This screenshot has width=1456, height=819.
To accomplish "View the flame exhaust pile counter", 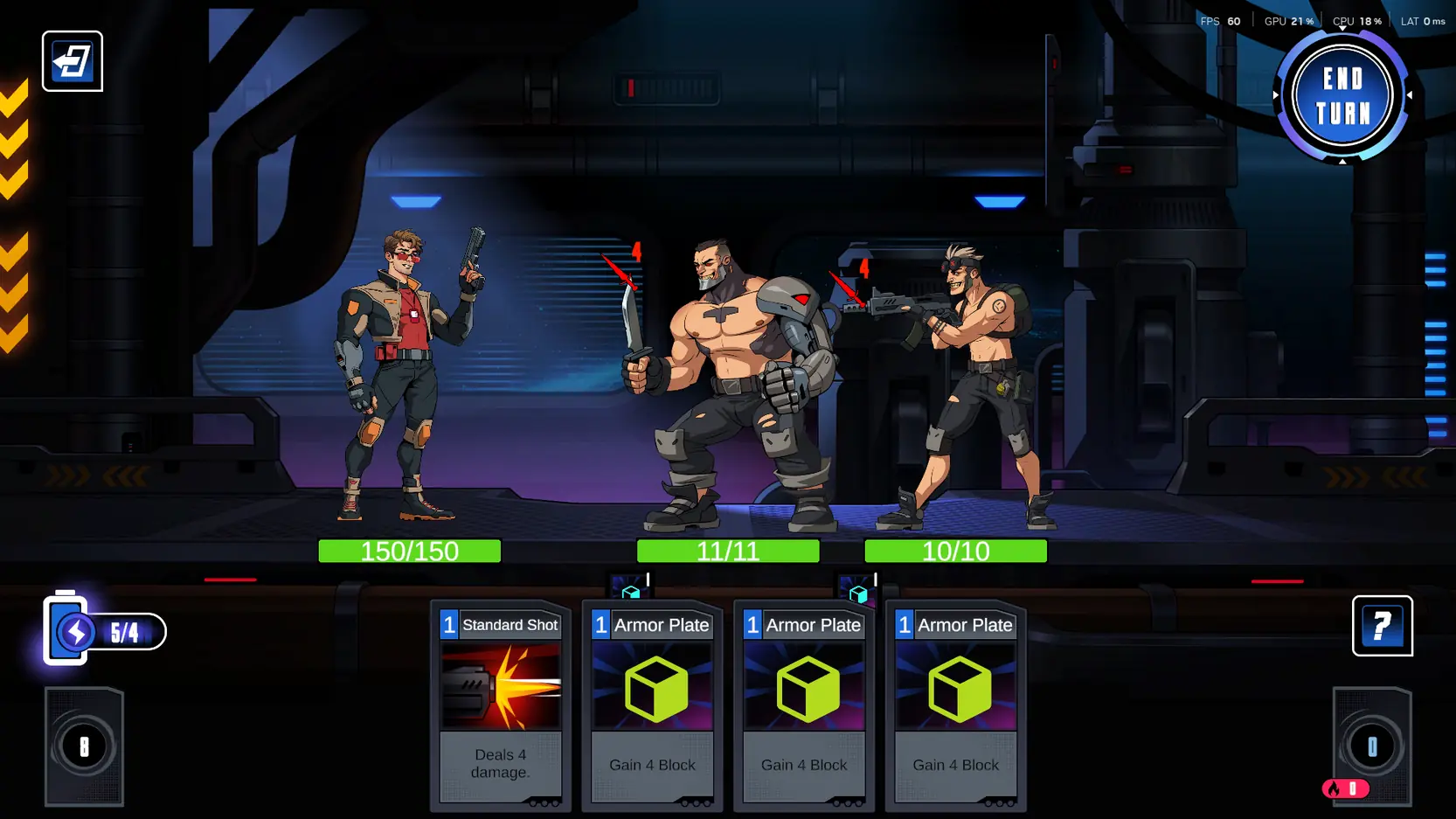I will [1345, 788].
